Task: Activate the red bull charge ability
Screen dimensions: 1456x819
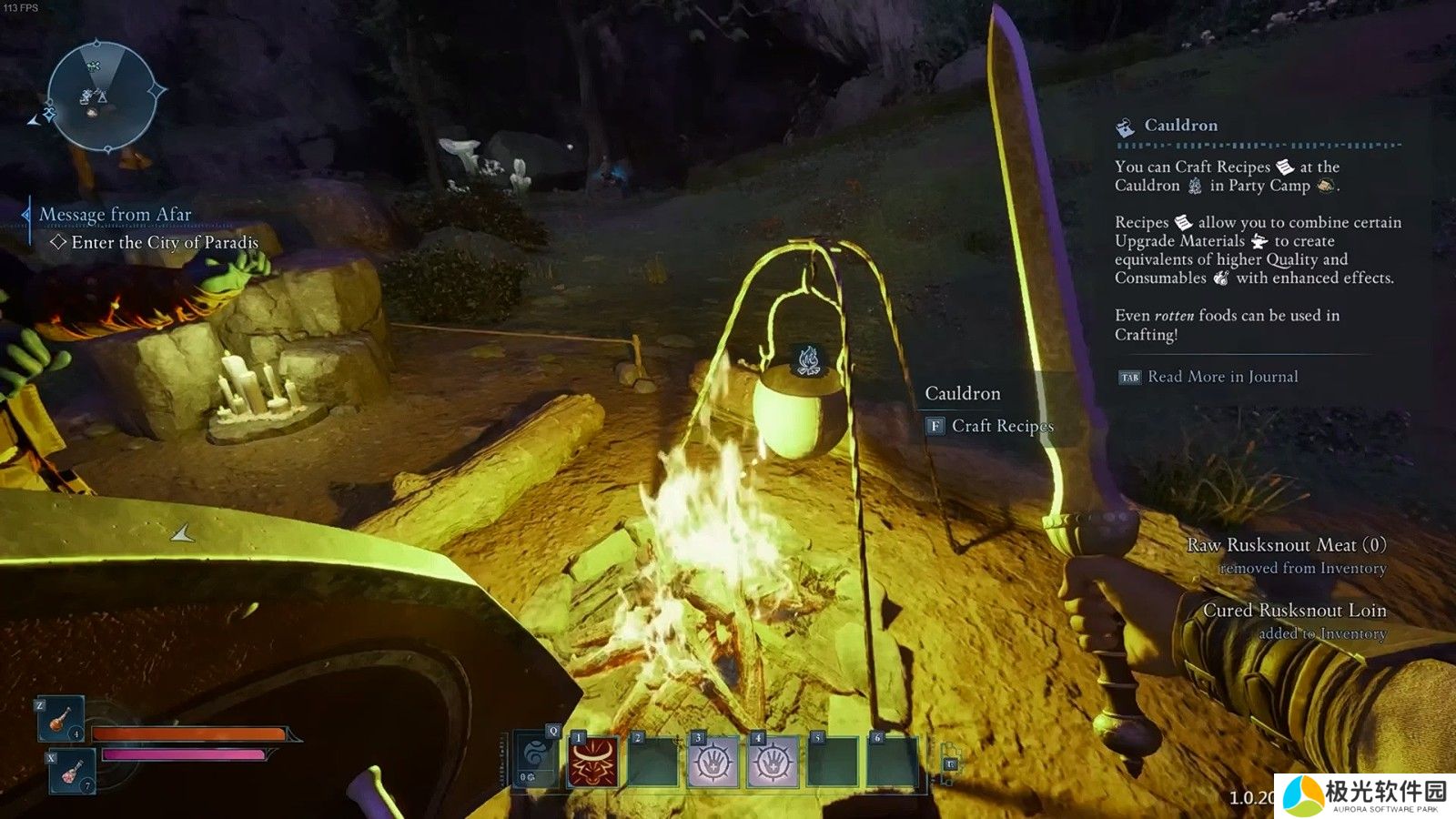Action: [593, 761]
